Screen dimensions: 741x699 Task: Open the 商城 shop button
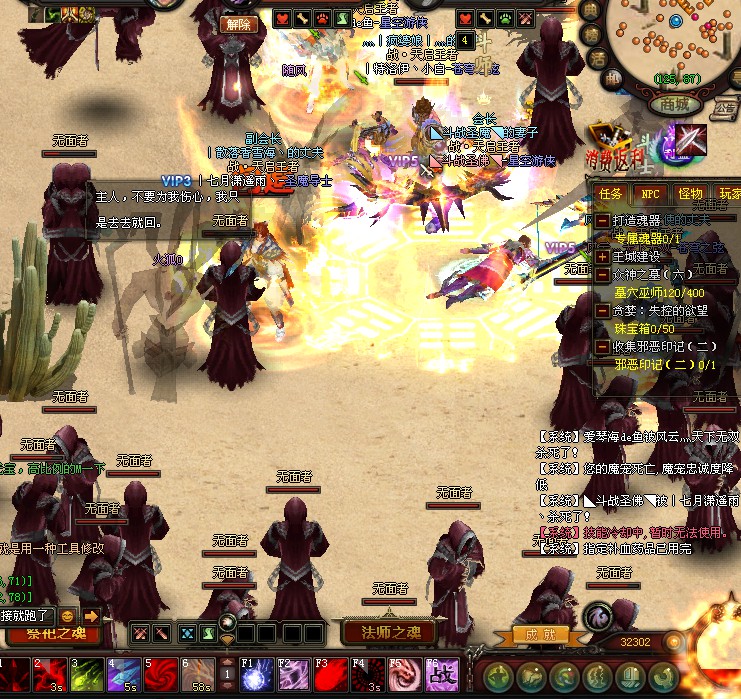[674, 104]
